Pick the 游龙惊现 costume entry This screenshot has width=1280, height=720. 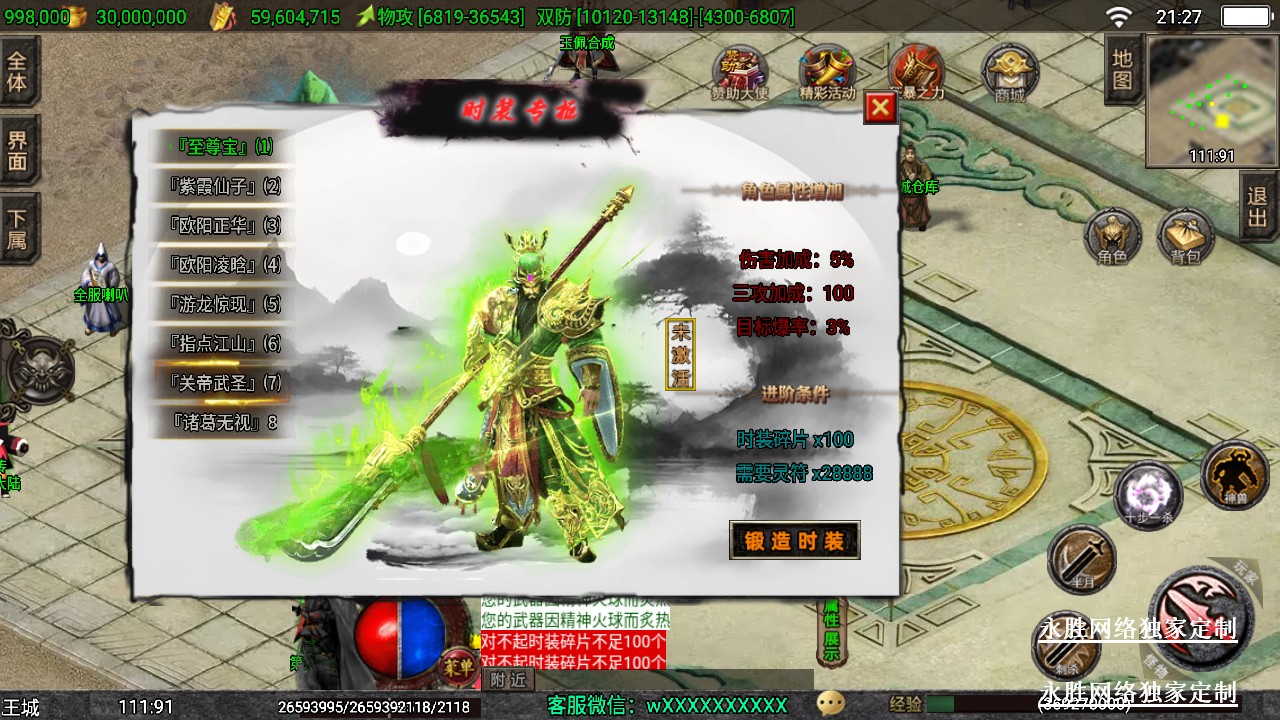224,304
